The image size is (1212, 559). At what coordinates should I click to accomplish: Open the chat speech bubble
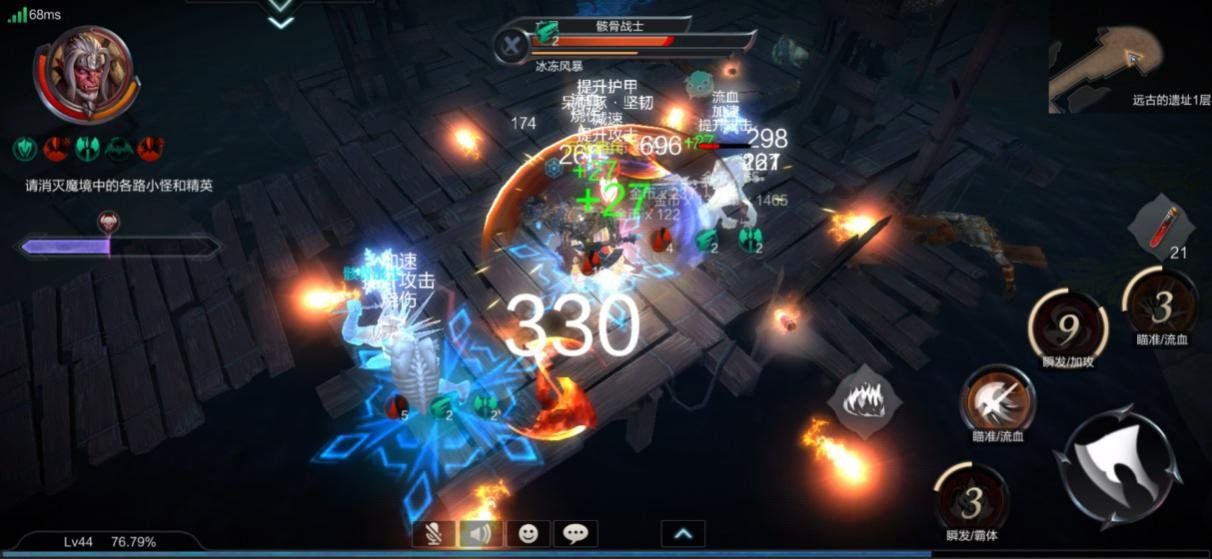click(x=575, y=534)
